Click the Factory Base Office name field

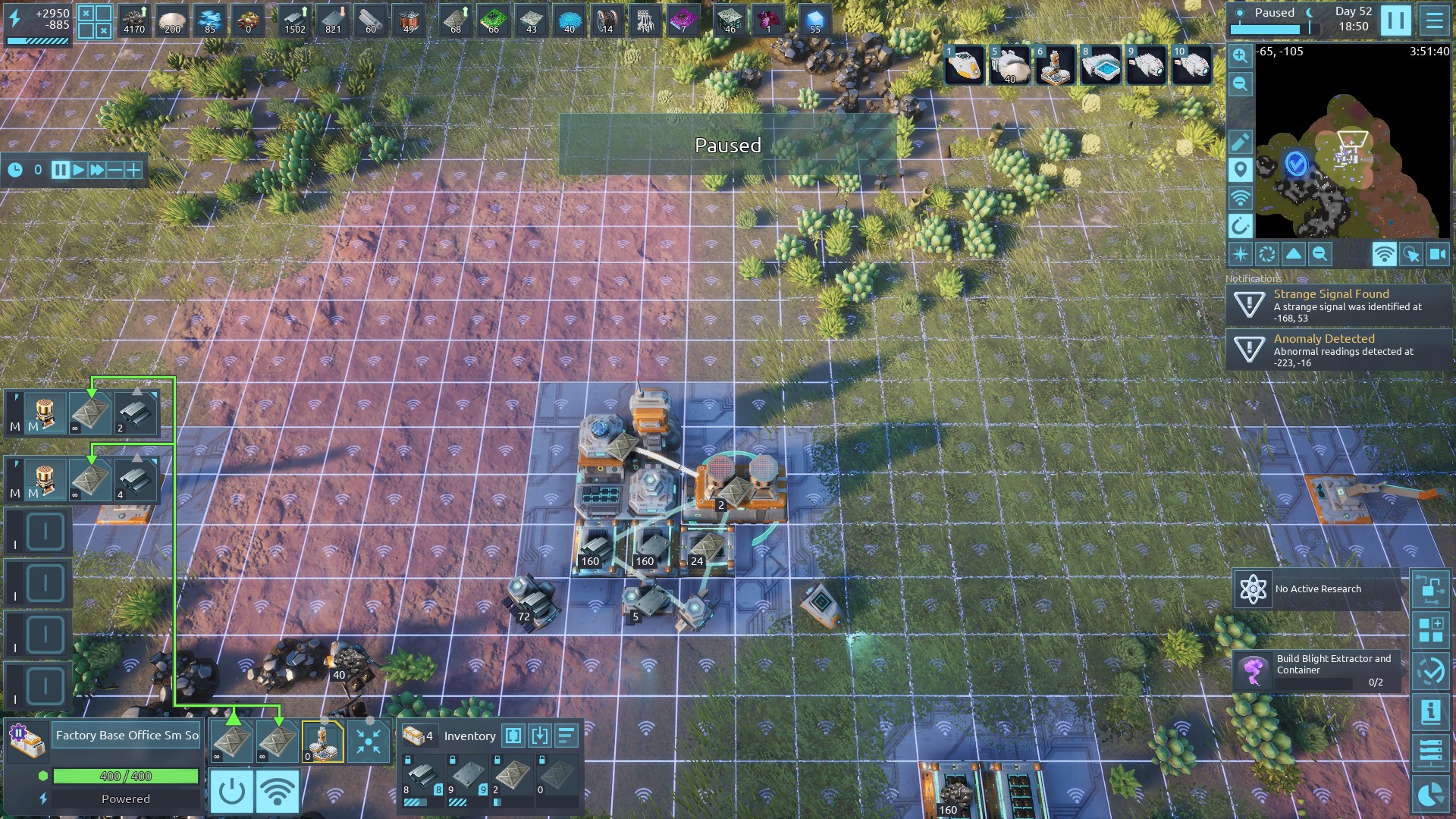tap(127, 735)
